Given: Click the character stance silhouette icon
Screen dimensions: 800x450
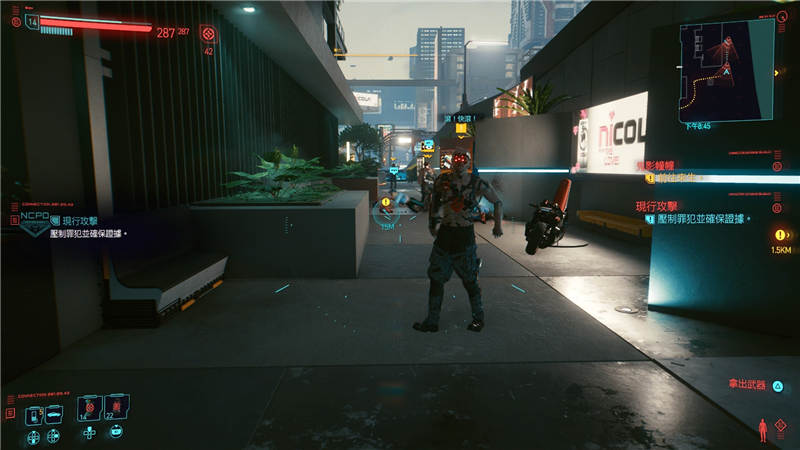Looking at the screenshot, I should pyautogui.click(x=765, y=429).
